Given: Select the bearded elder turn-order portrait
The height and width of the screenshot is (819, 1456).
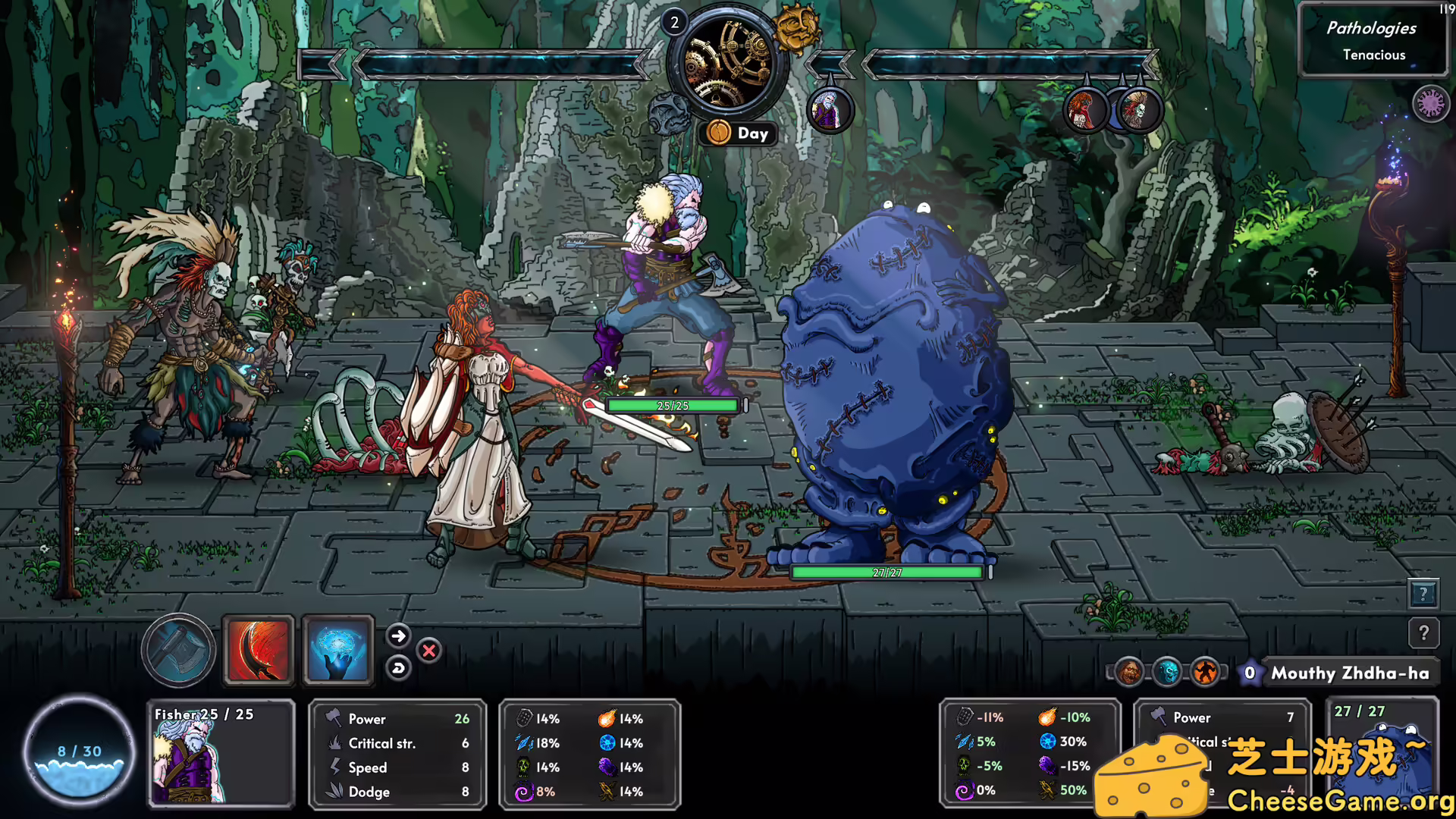Looking at the screenshot, I should [x=829, y=111].
